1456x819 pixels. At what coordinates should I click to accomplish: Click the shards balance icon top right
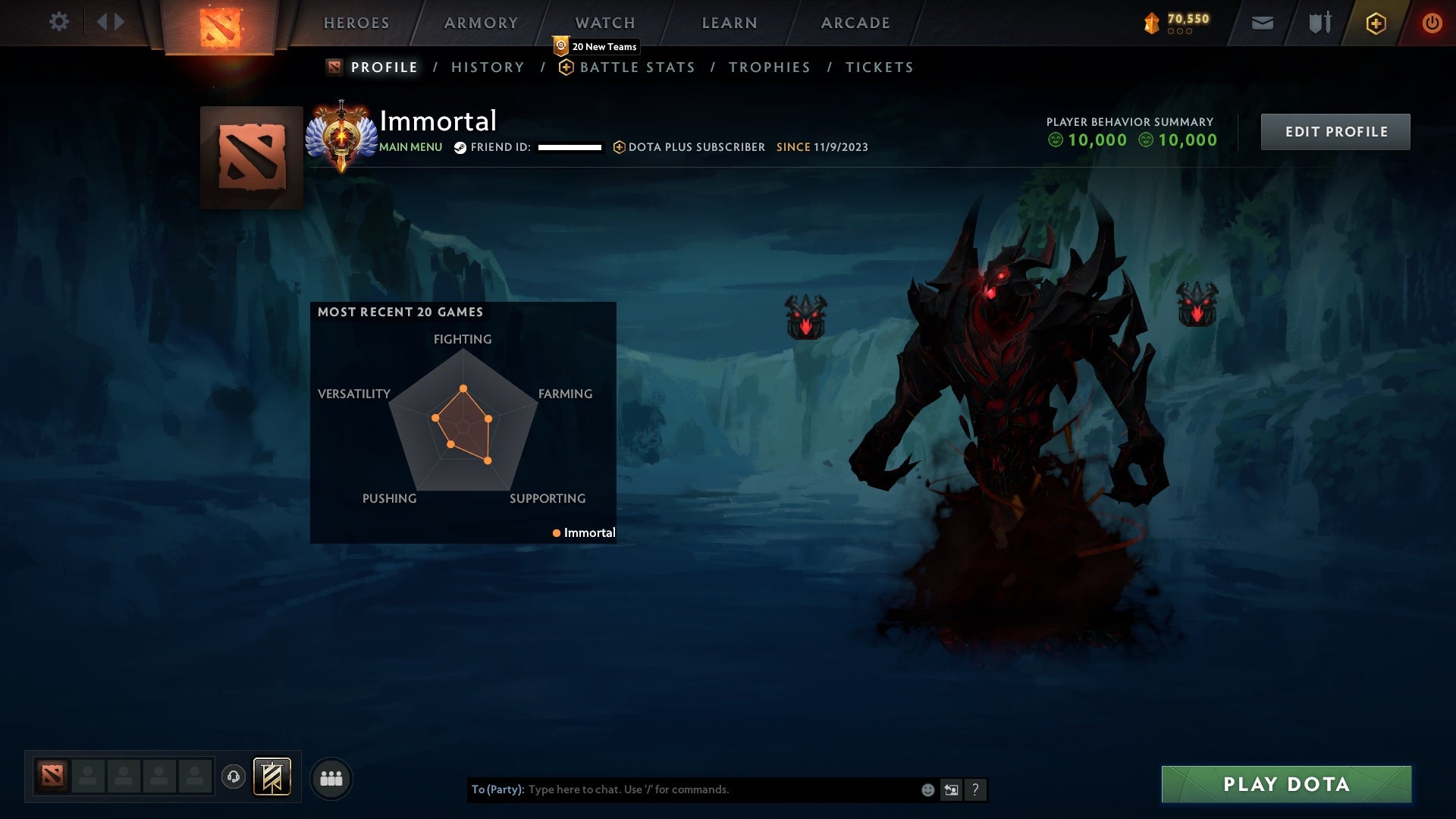tap(1150, 23)
